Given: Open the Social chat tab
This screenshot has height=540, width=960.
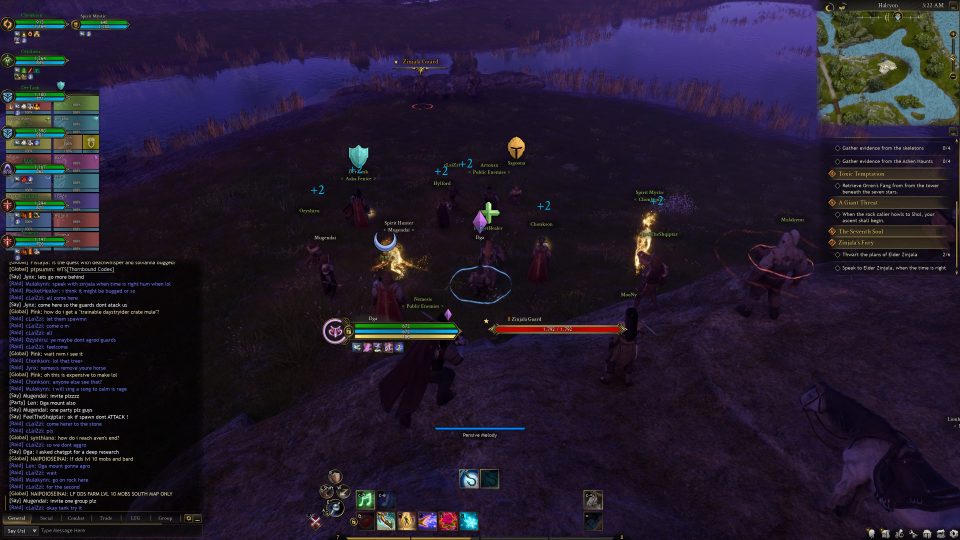Looking at the screenshot, I should (x=46, y=518).
